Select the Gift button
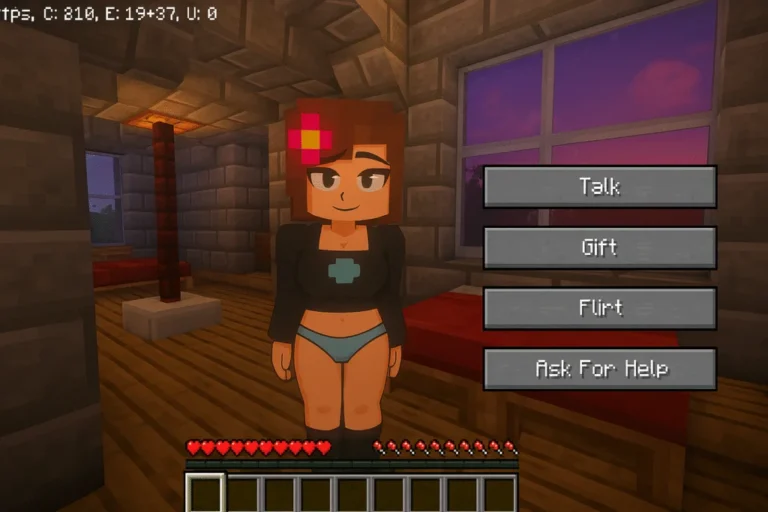Image resolution: width=768 pixels, height=512 pixels. [x=599, y=248]
